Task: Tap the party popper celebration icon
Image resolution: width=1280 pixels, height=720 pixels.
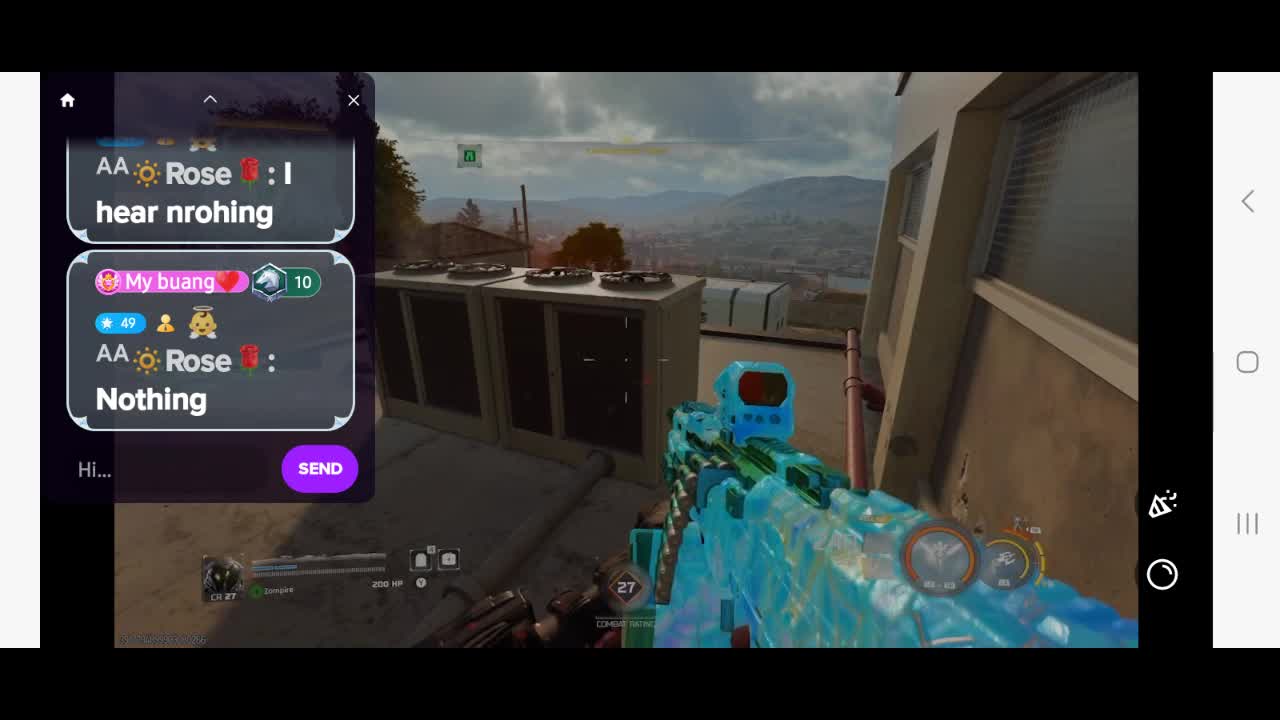Action: click(x=1161, y=505)
